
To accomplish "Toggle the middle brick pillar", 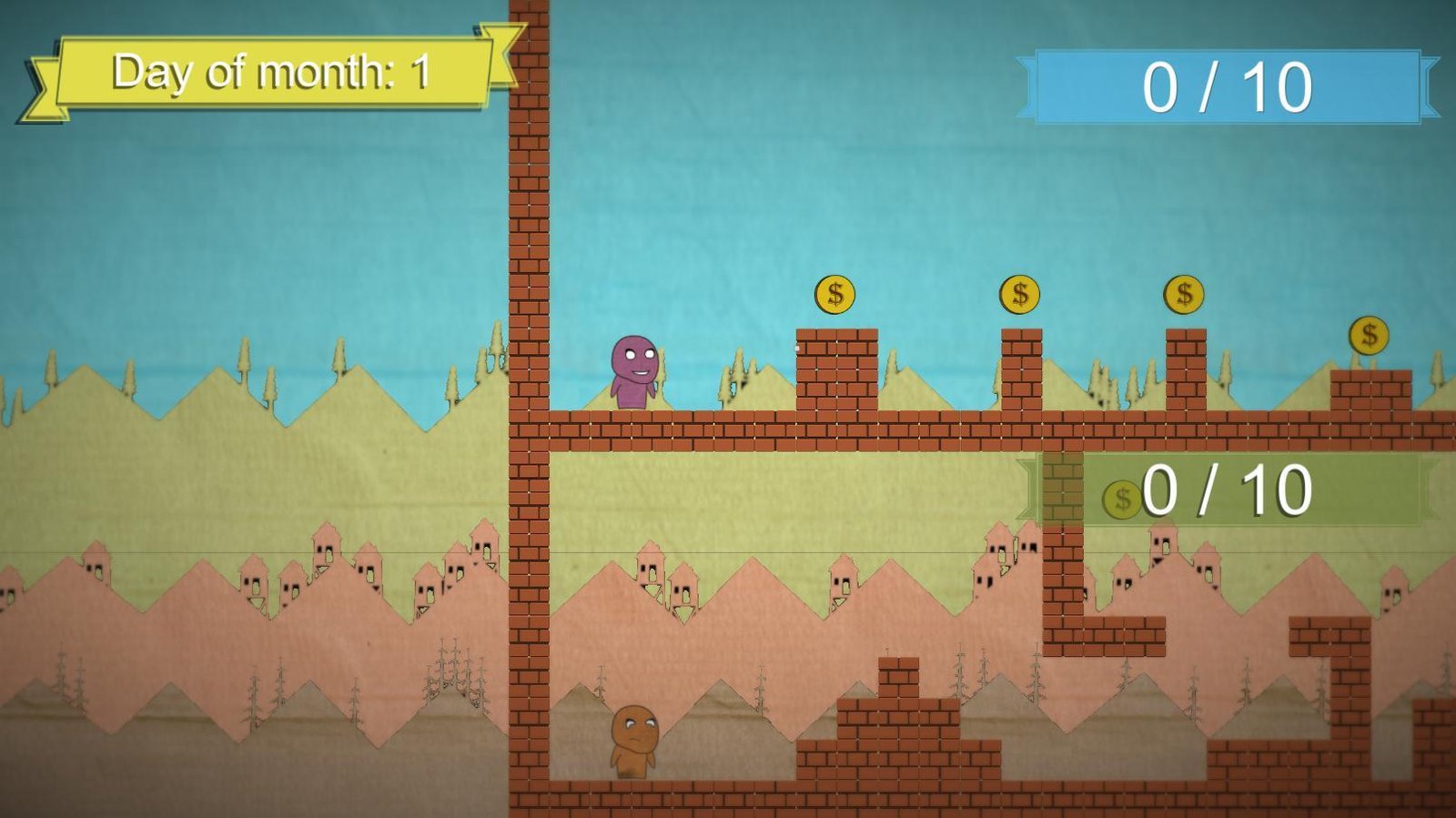I will 1023,373.
